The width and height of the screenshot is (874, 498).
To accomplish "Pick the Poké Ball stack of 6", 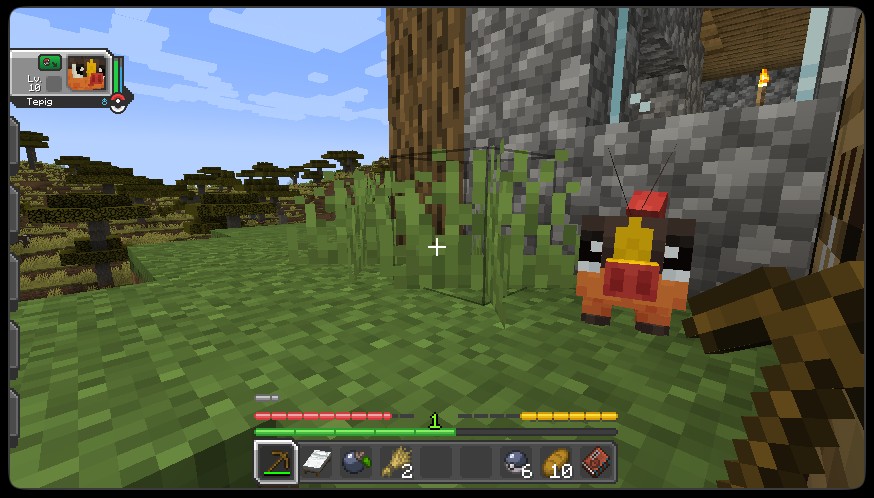I will pos(516,462).
